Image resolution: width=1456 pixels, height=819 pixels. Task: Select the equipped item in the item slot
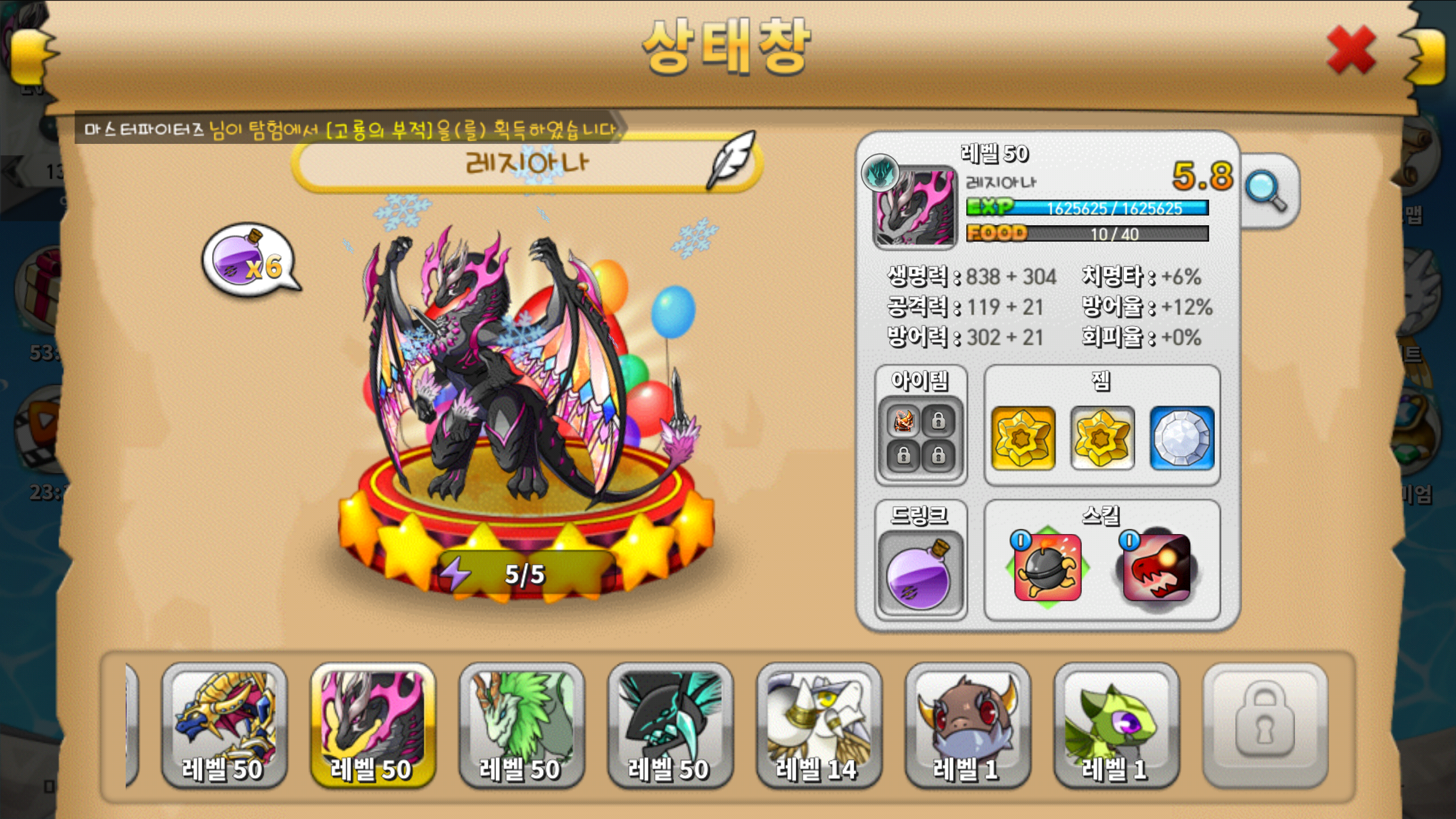click(x=903, y=421)
